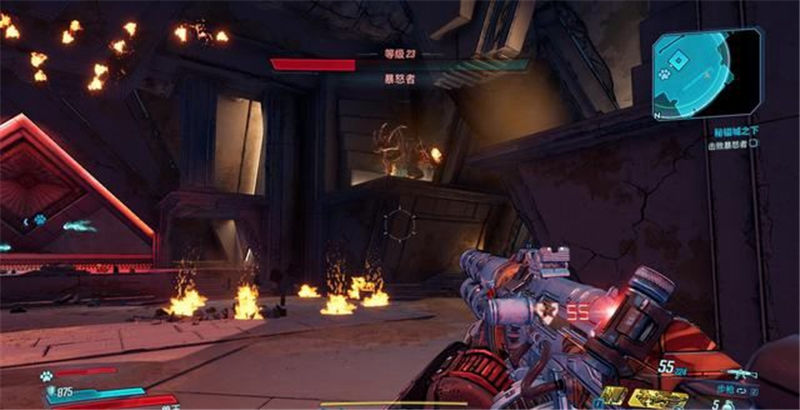
Task: Select the equipped assault rifle icon
Action: click(x=741, y=376)
